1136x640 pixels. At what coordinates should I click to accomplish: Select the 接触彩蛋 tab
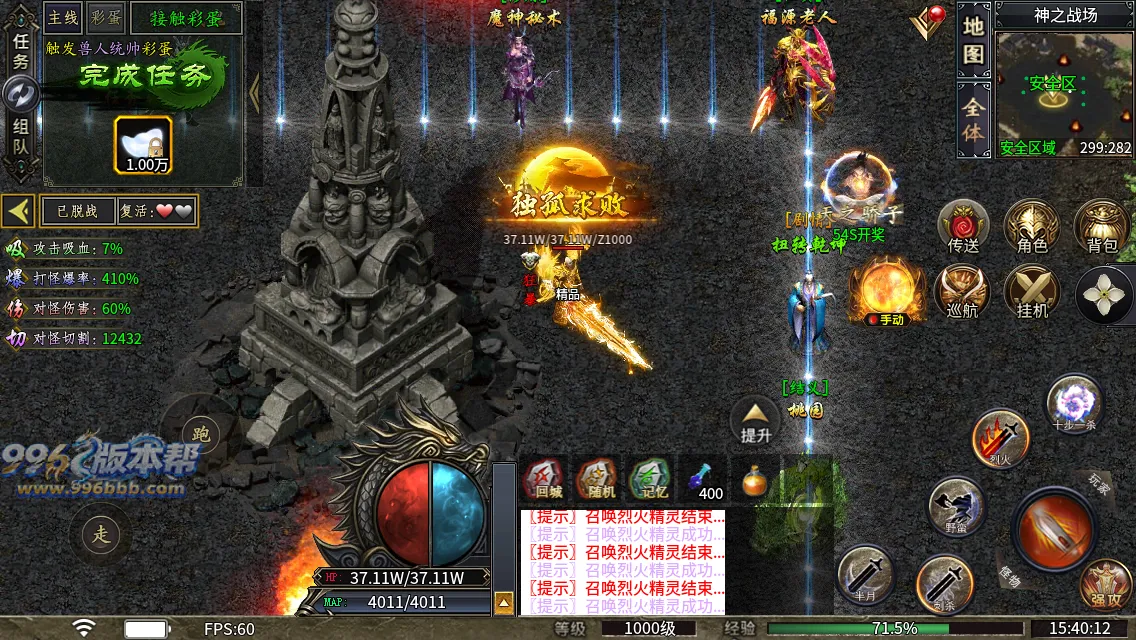(x=185, y=18)
